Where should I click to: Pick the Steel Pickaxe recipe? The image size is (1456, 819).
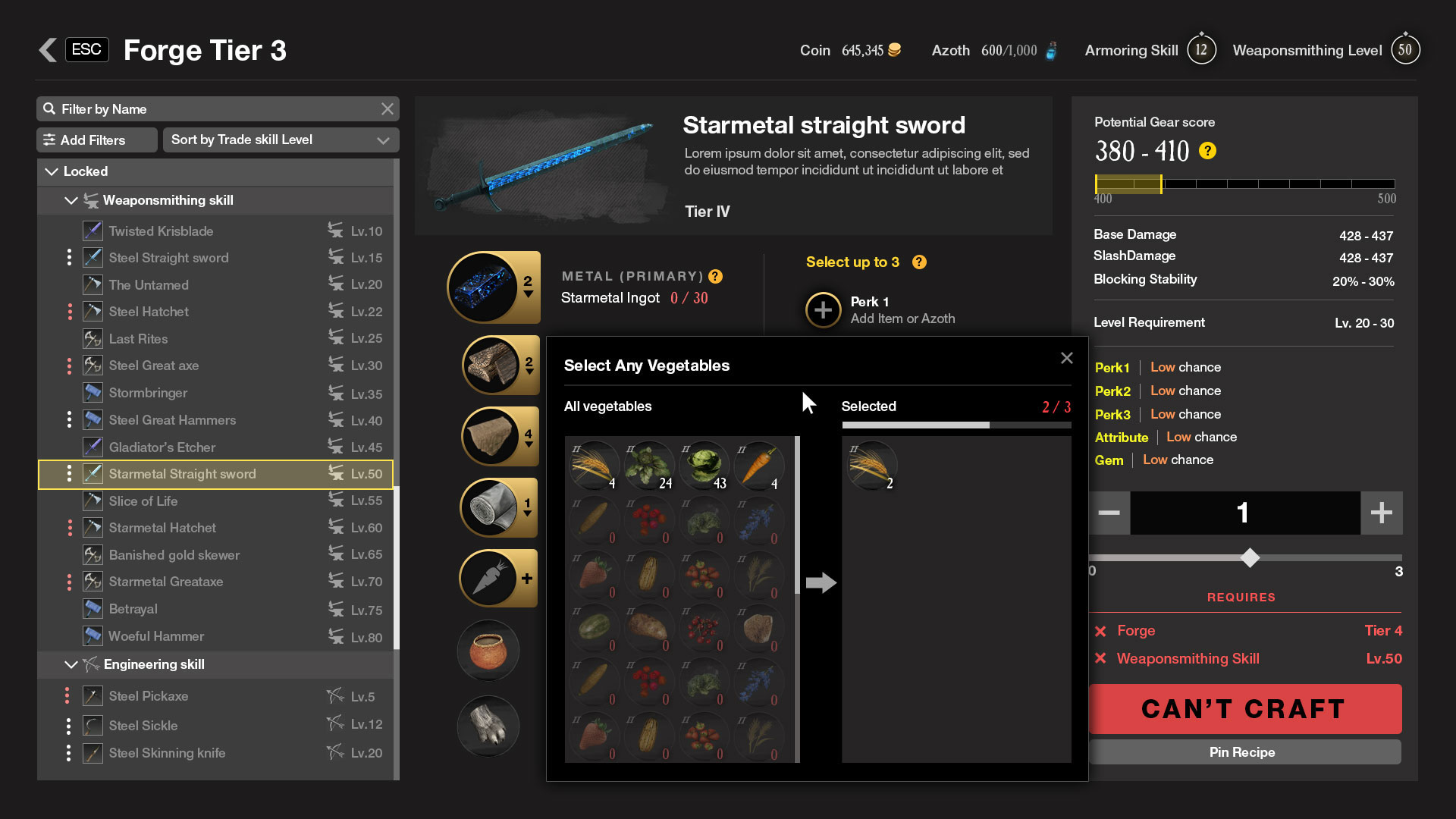(x=149, y=696)
